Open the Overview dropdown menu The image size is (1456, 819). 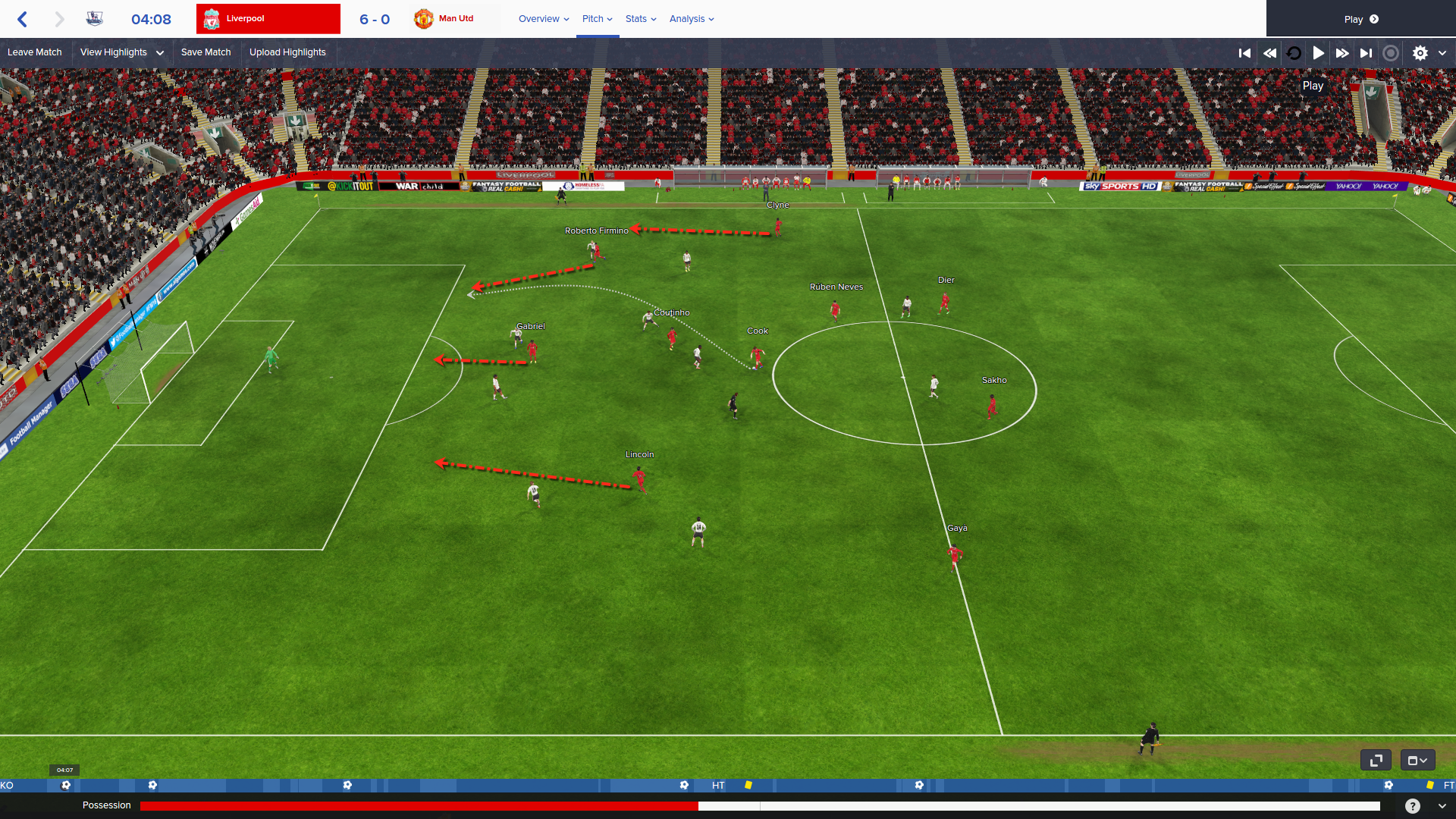pyautogui.click(x=544, y=19)
